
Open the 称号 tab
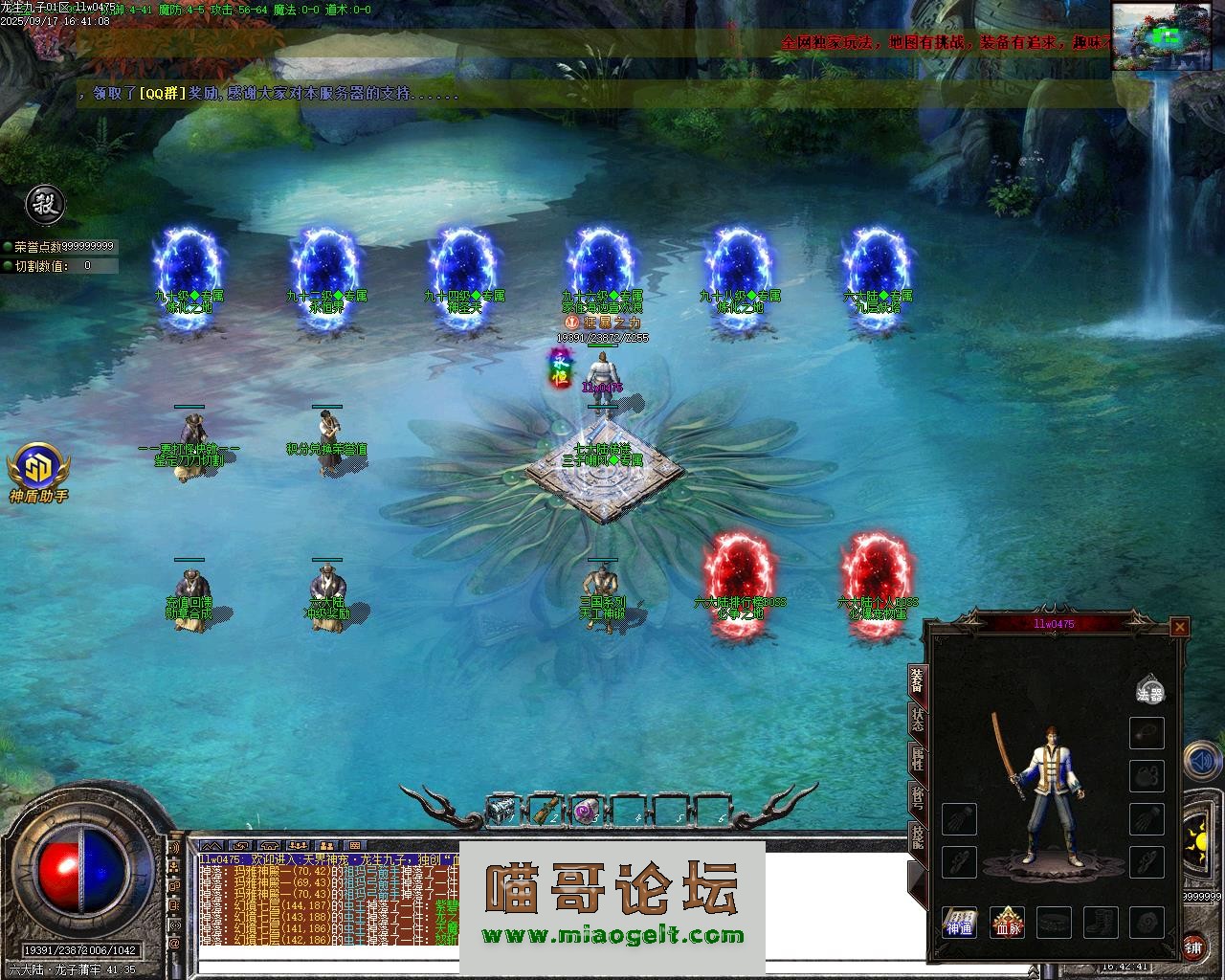pos(917,801)
